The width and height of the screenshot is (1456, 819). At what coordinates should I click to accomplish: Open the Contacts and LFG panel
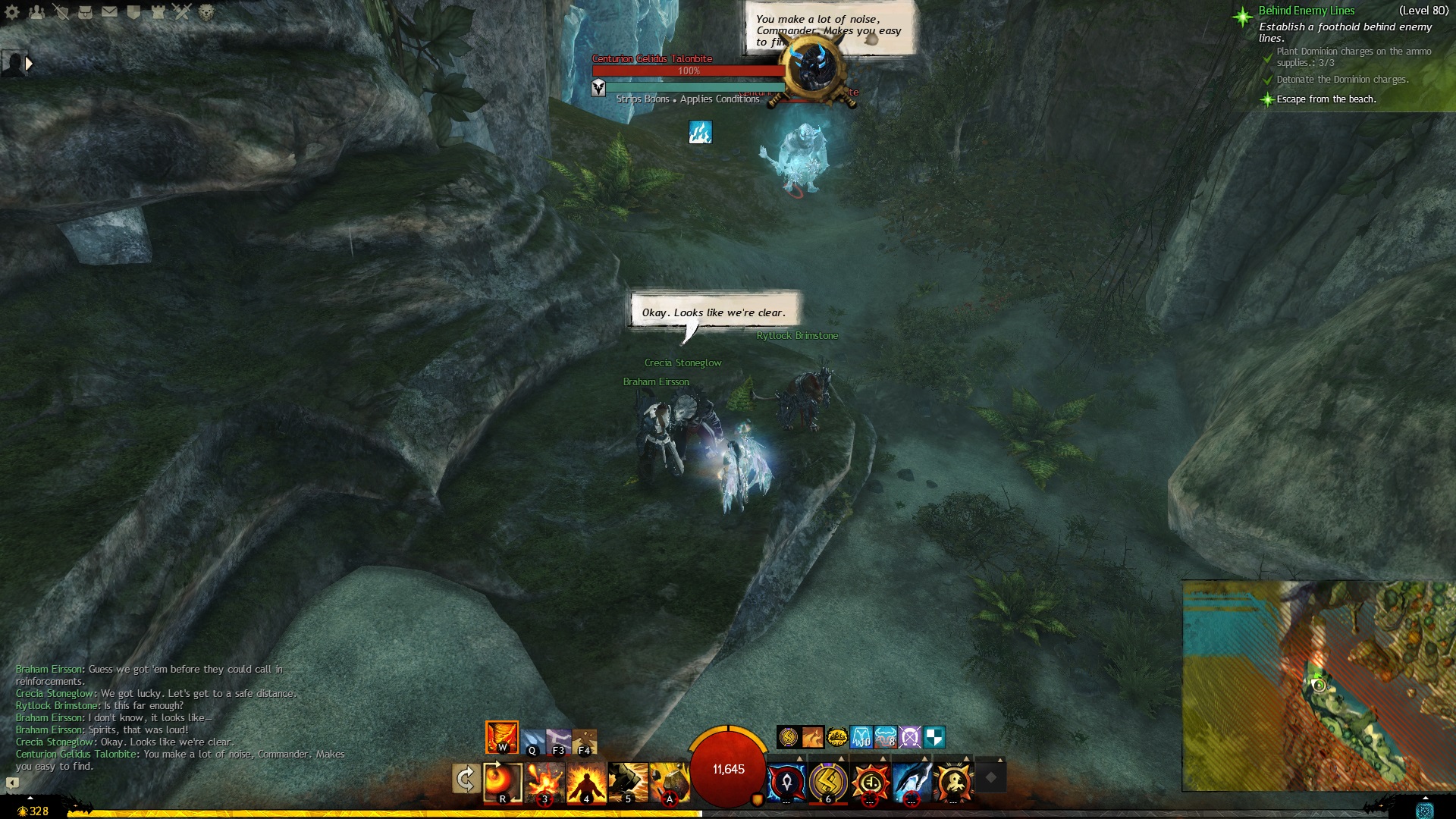[x=36, y=12]
